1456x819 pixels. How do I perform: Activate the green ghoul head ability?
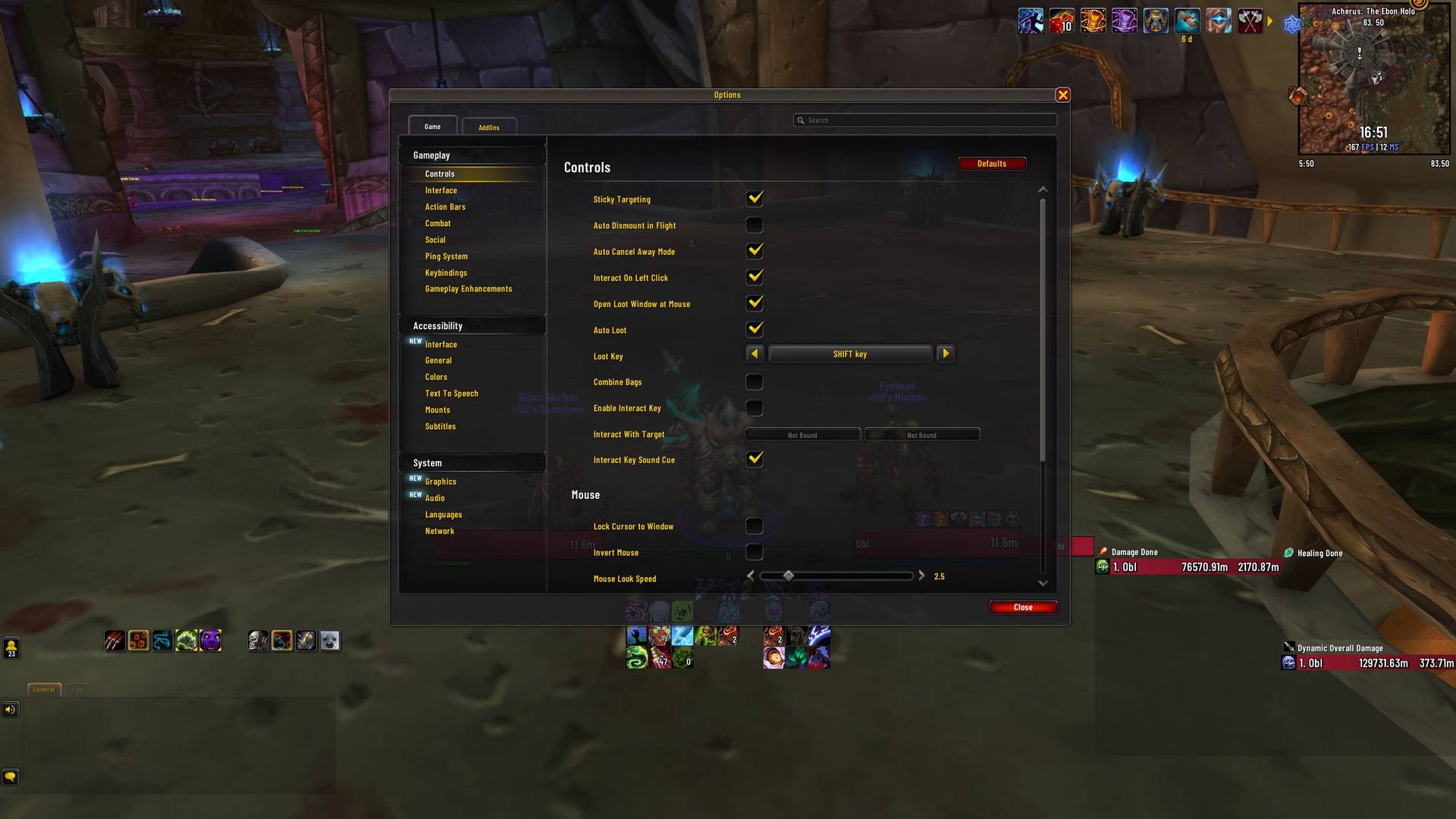coord(186,641)
